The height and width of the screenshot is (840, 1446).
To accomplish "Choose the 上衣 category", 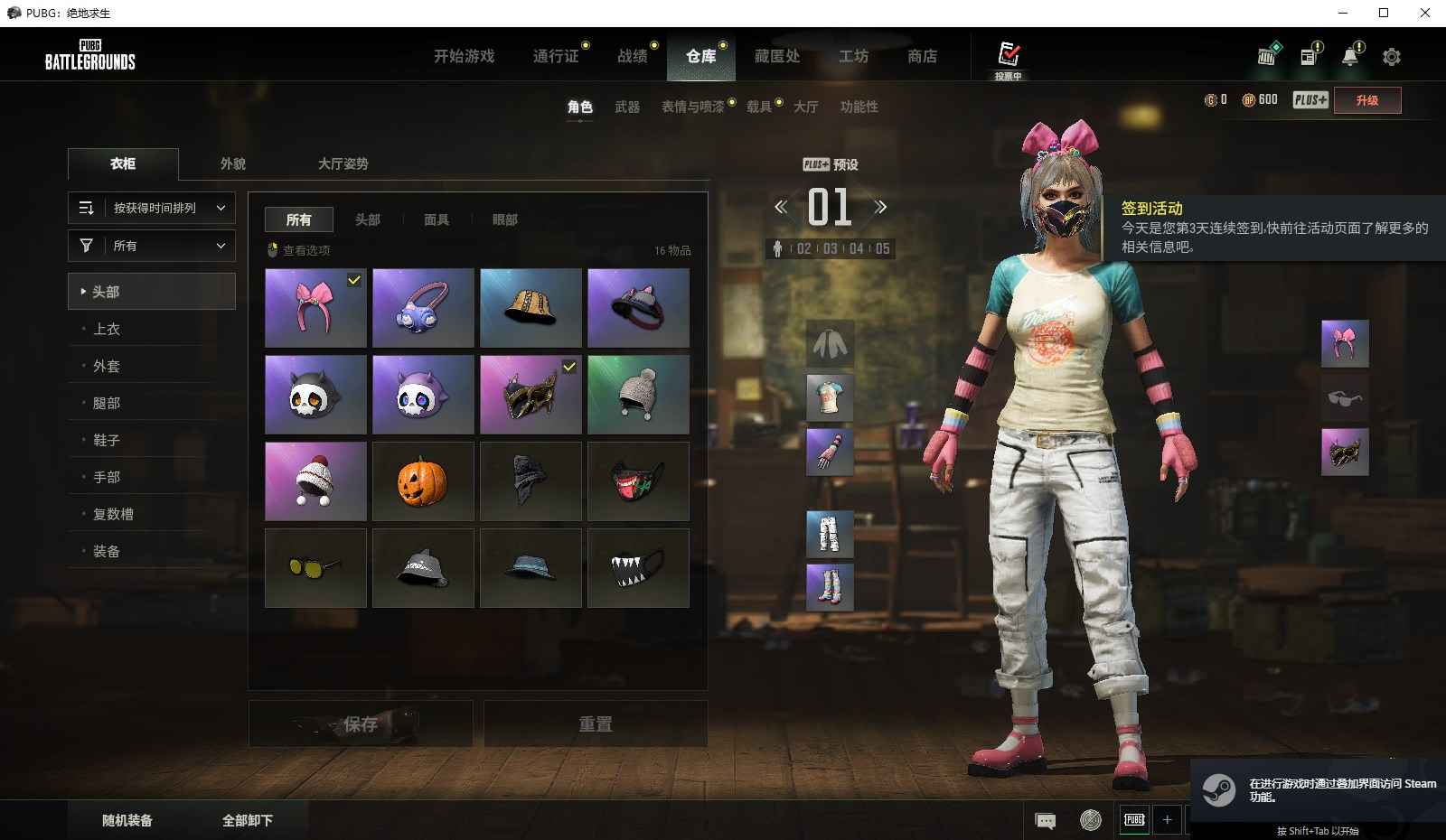I will (x=107, y=329).
